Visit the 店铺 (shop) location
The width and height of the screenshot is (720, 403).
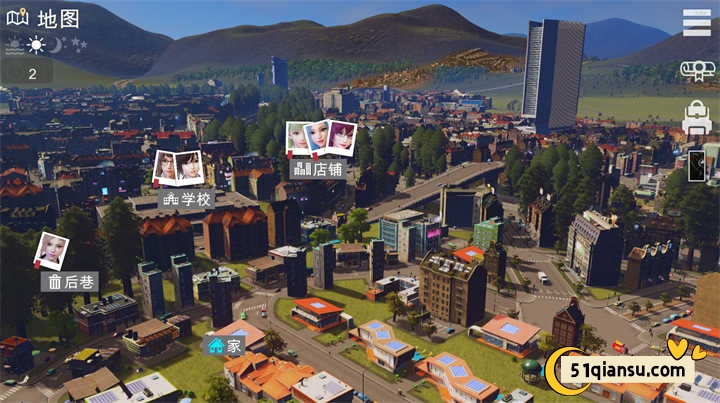pos(315,169)
